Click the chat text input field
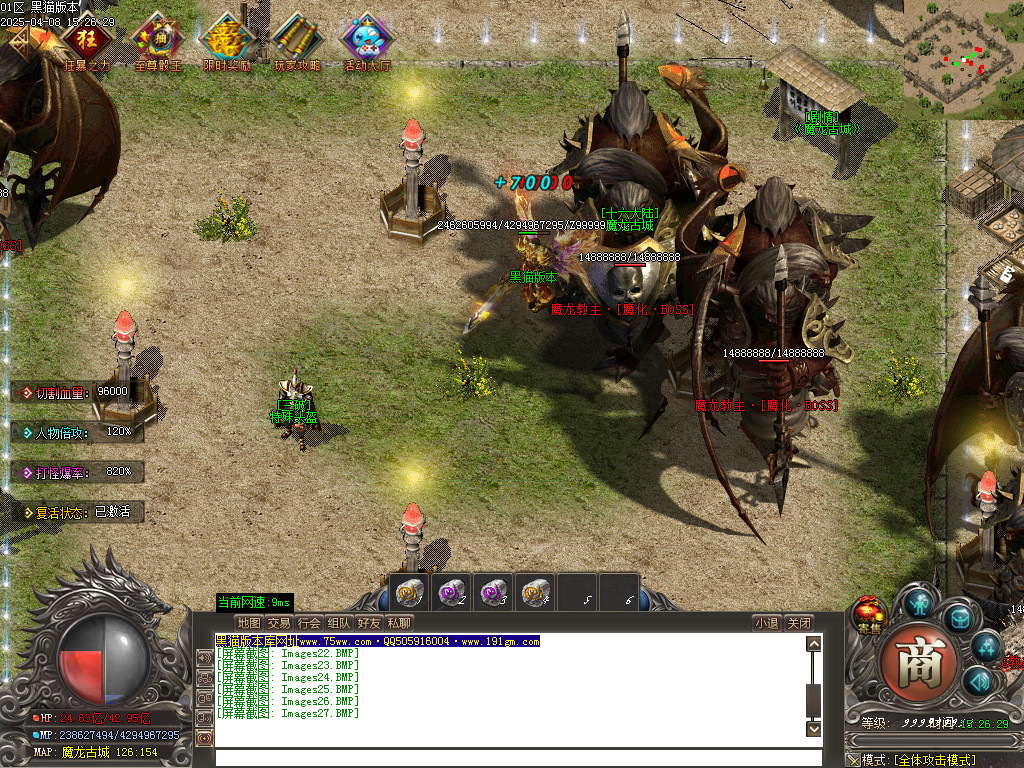This screenshot has width=1024, height=768. point(510,758)
